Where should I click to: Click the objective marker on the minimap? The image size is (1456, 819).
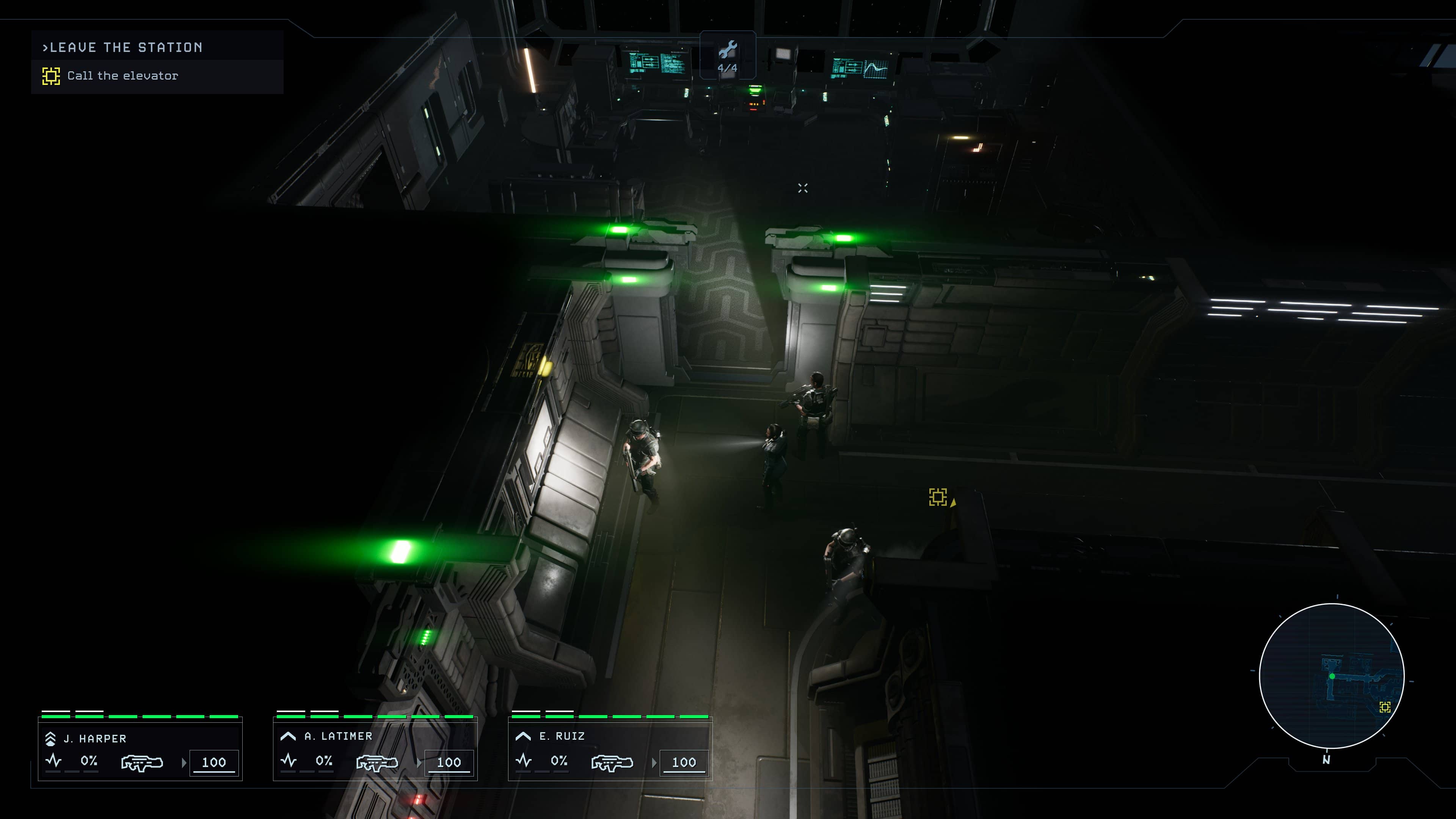click(1385, 707)
